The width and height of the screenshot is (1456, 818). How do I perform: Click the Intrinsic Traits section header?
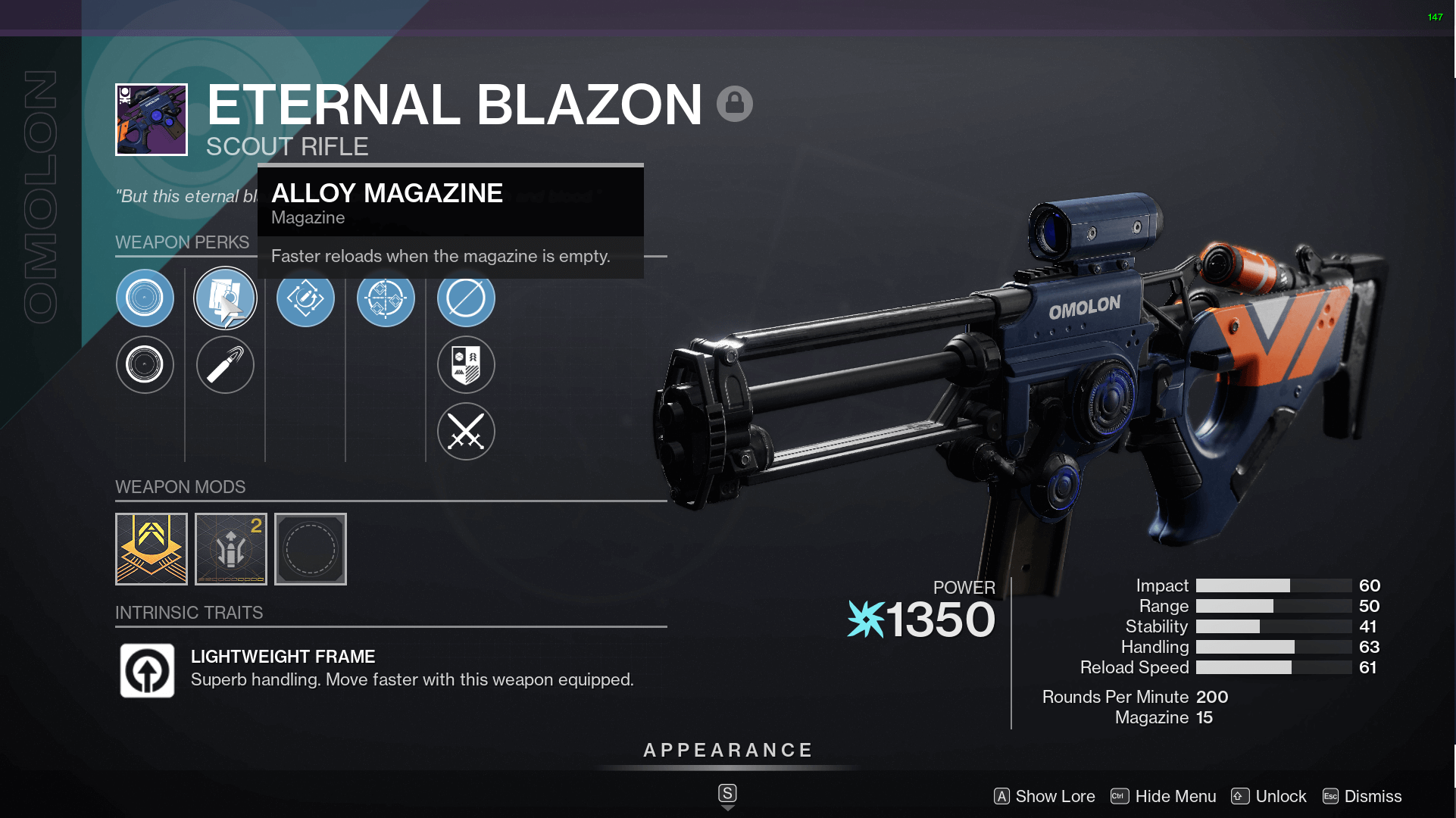click(x=189, y=612)
